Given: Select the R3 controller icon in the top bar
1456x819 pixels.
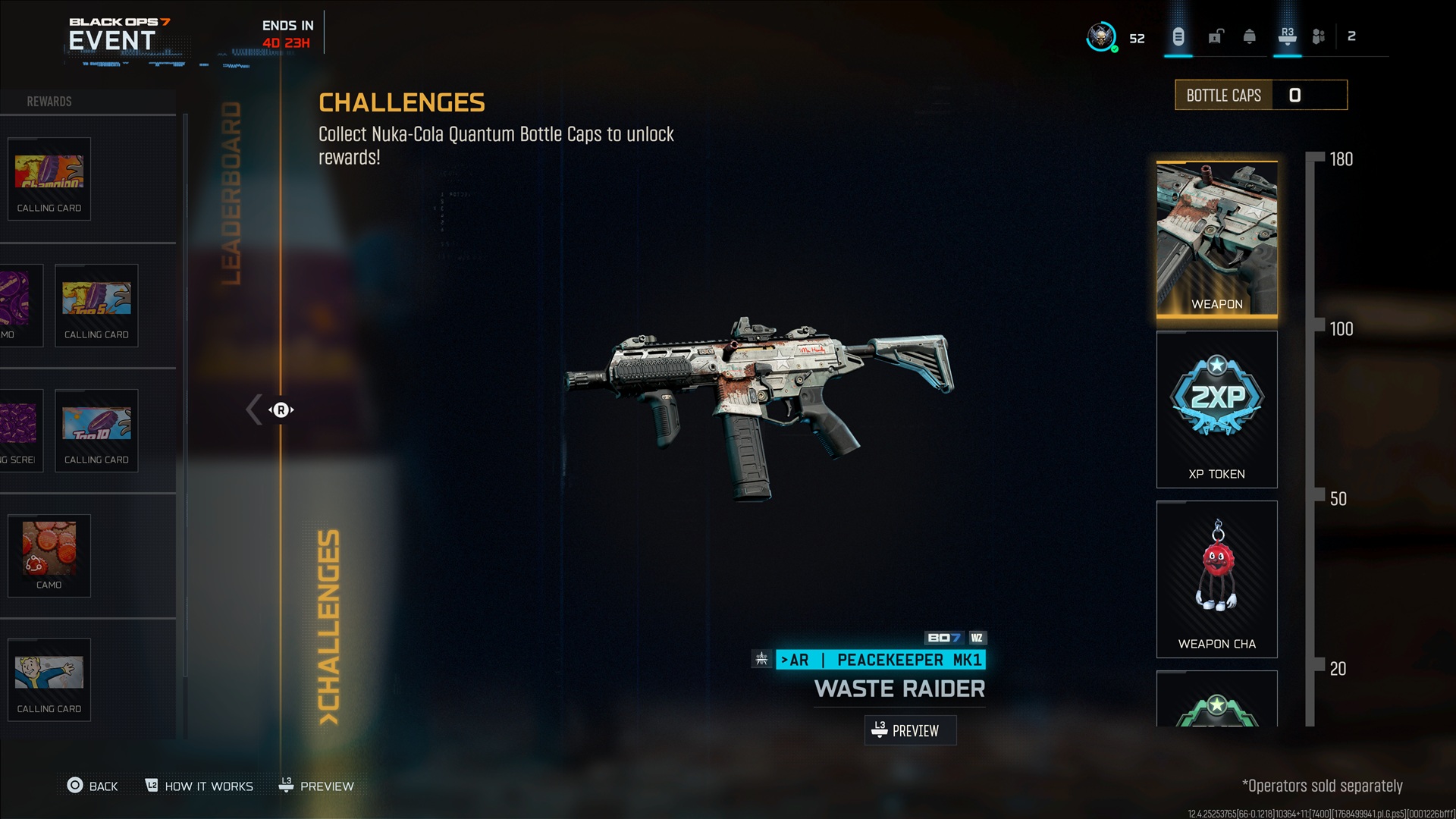Looking at the screenshot, I should [1287, 38].
